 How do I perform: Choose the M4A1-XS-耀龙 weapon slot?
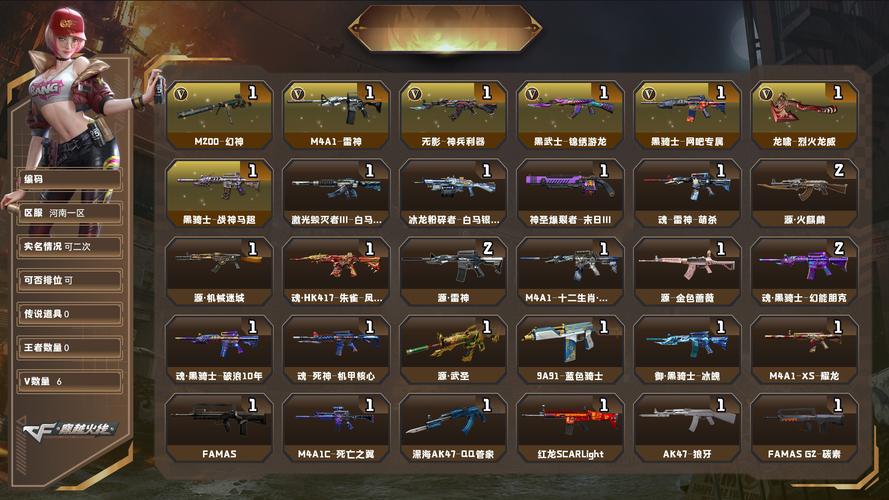coord(805,346)
